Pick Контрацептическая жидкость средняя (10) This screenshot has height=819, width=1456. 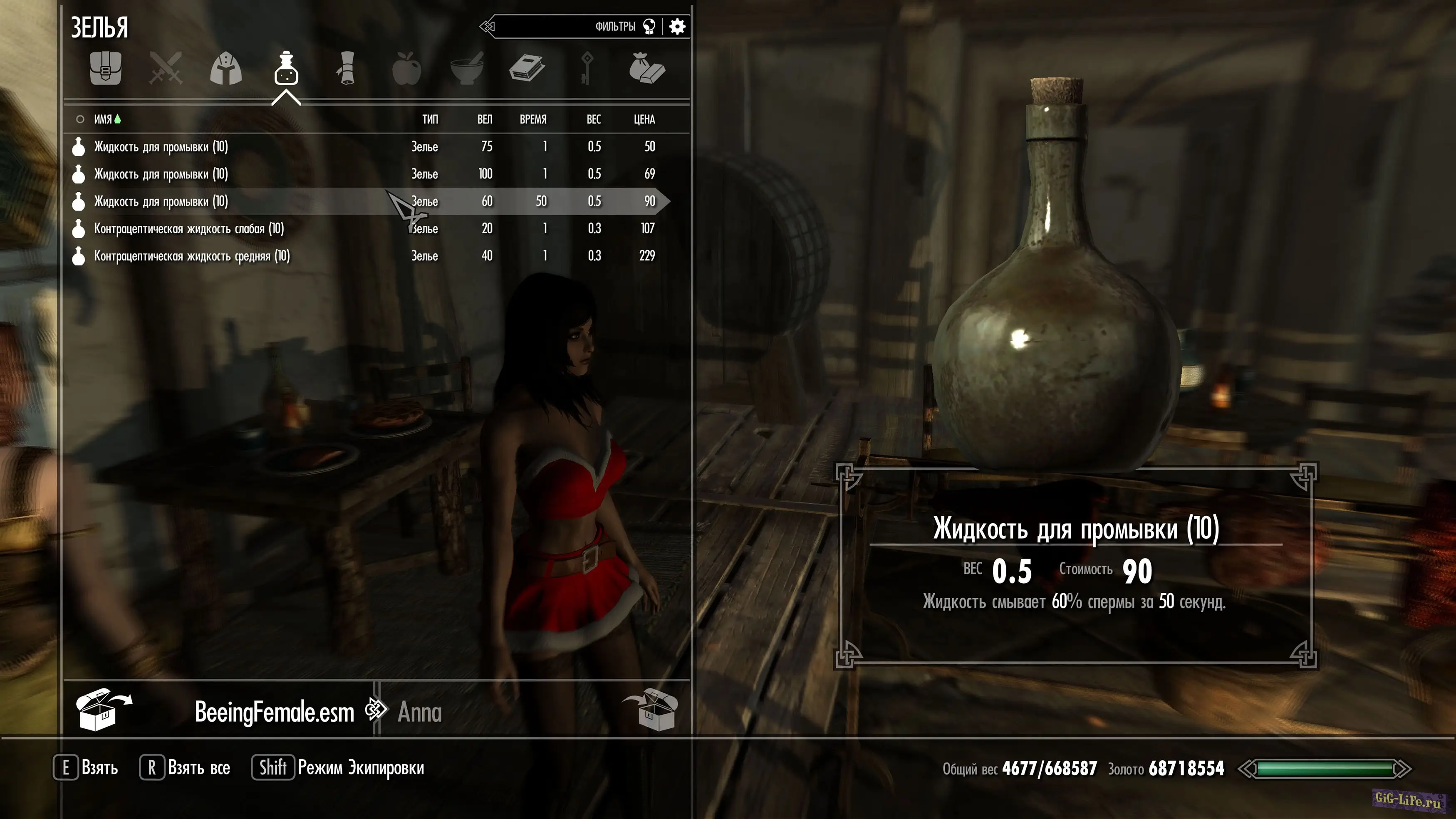click(x=192, y=256)
